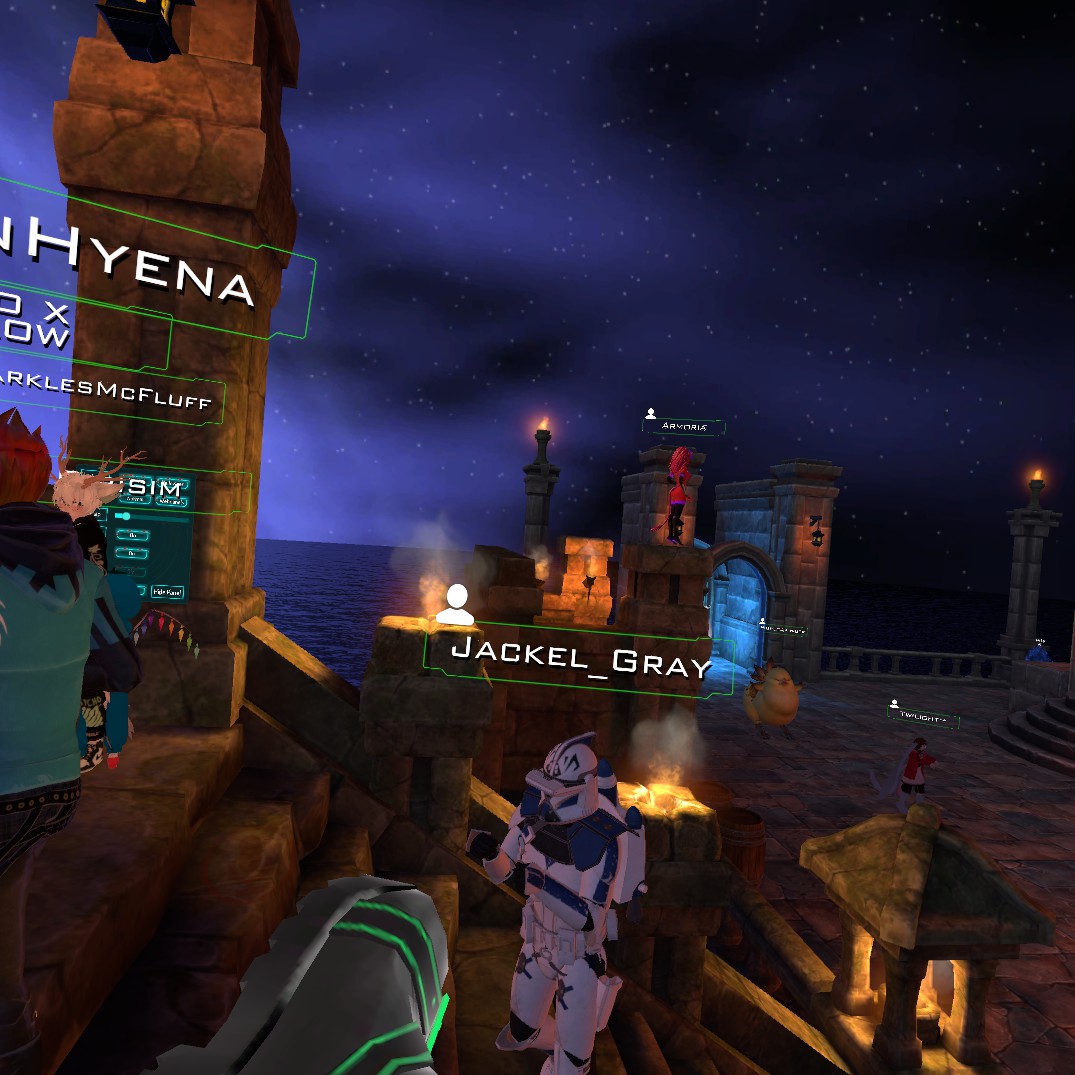
Task: Select the Jackel_Gray player nameplate
Action: [x=580, y=659]
